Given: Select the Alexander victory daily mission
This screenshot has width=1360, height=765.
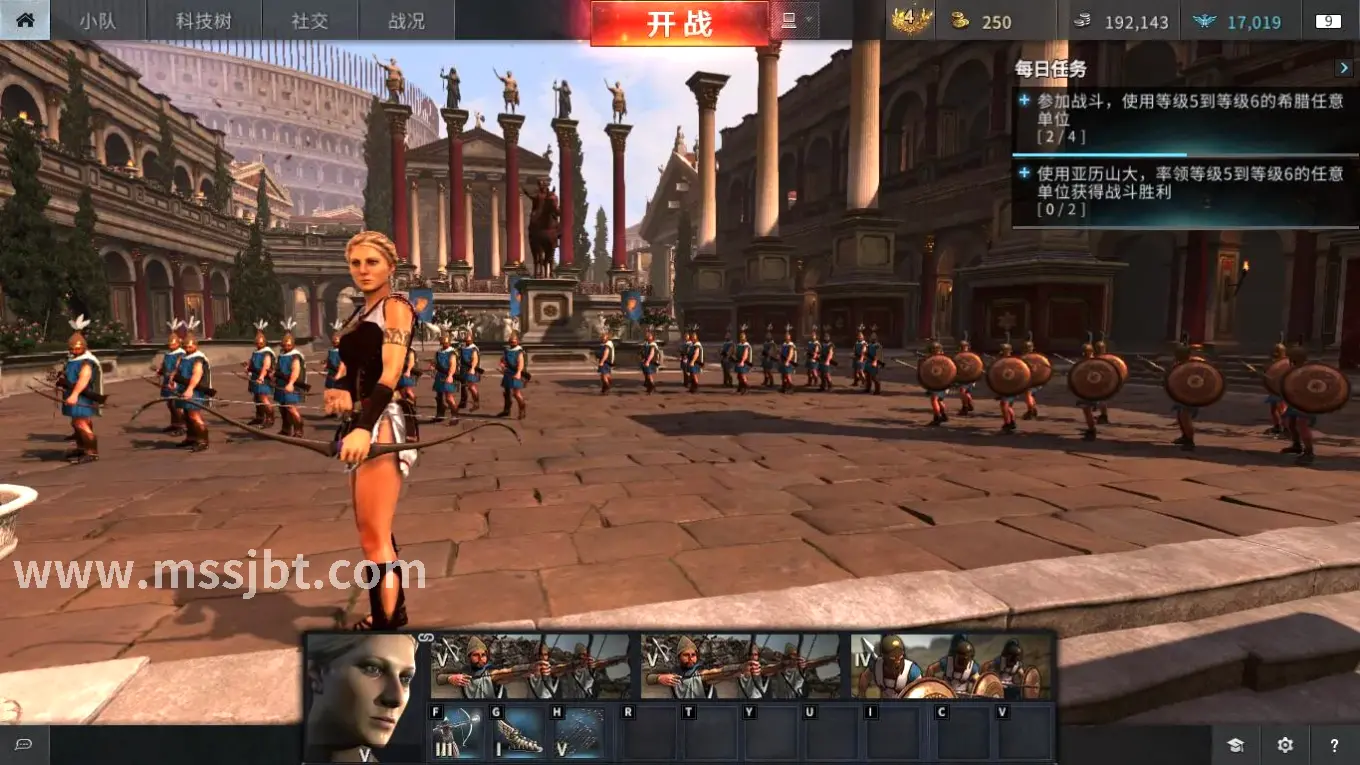Looking at the screenshot, I should [x=1184, y=190].
